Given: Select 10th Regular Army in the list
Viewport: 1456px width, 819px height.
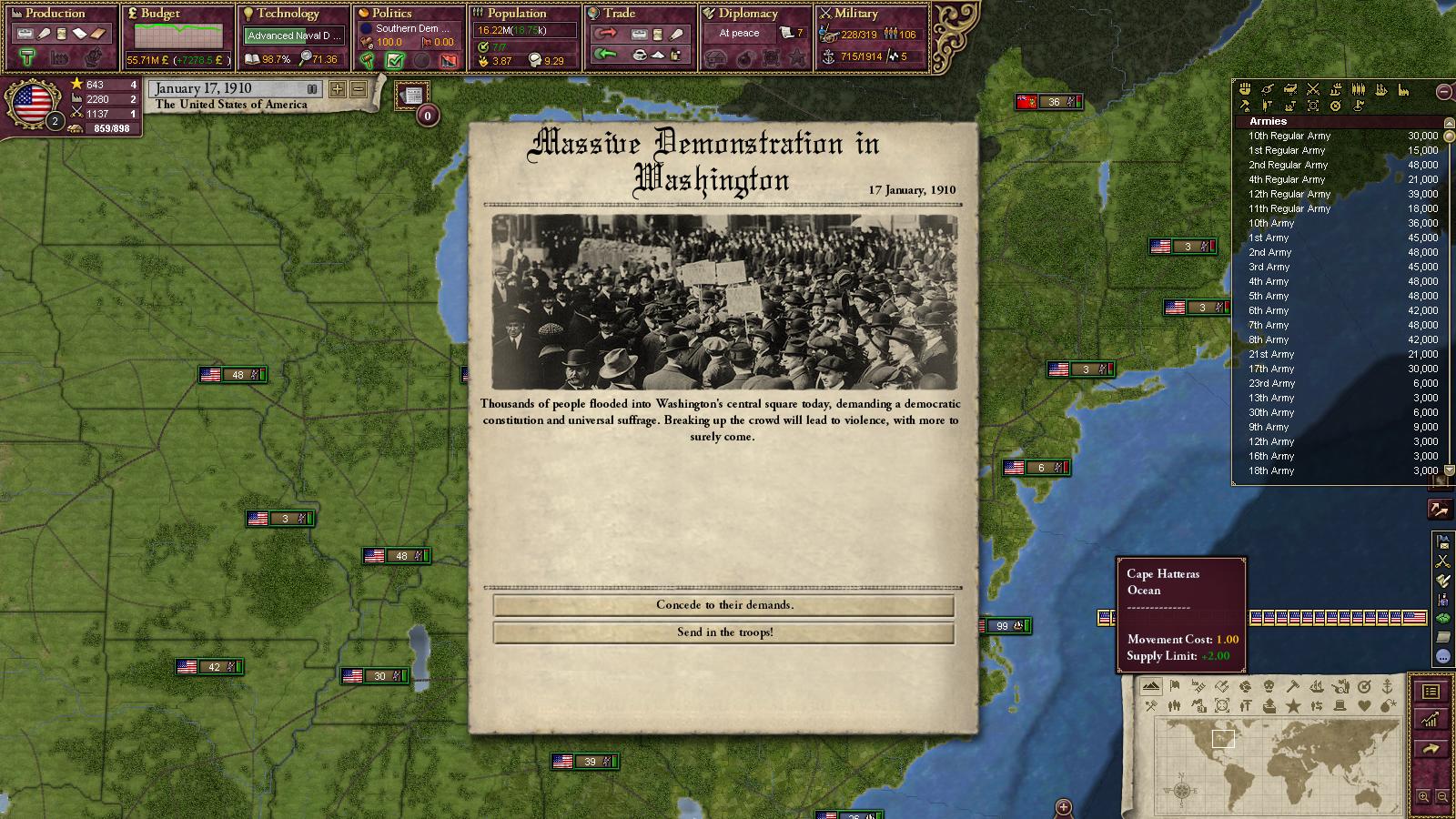Looking at the screenshot, I should click(1289, 136).
